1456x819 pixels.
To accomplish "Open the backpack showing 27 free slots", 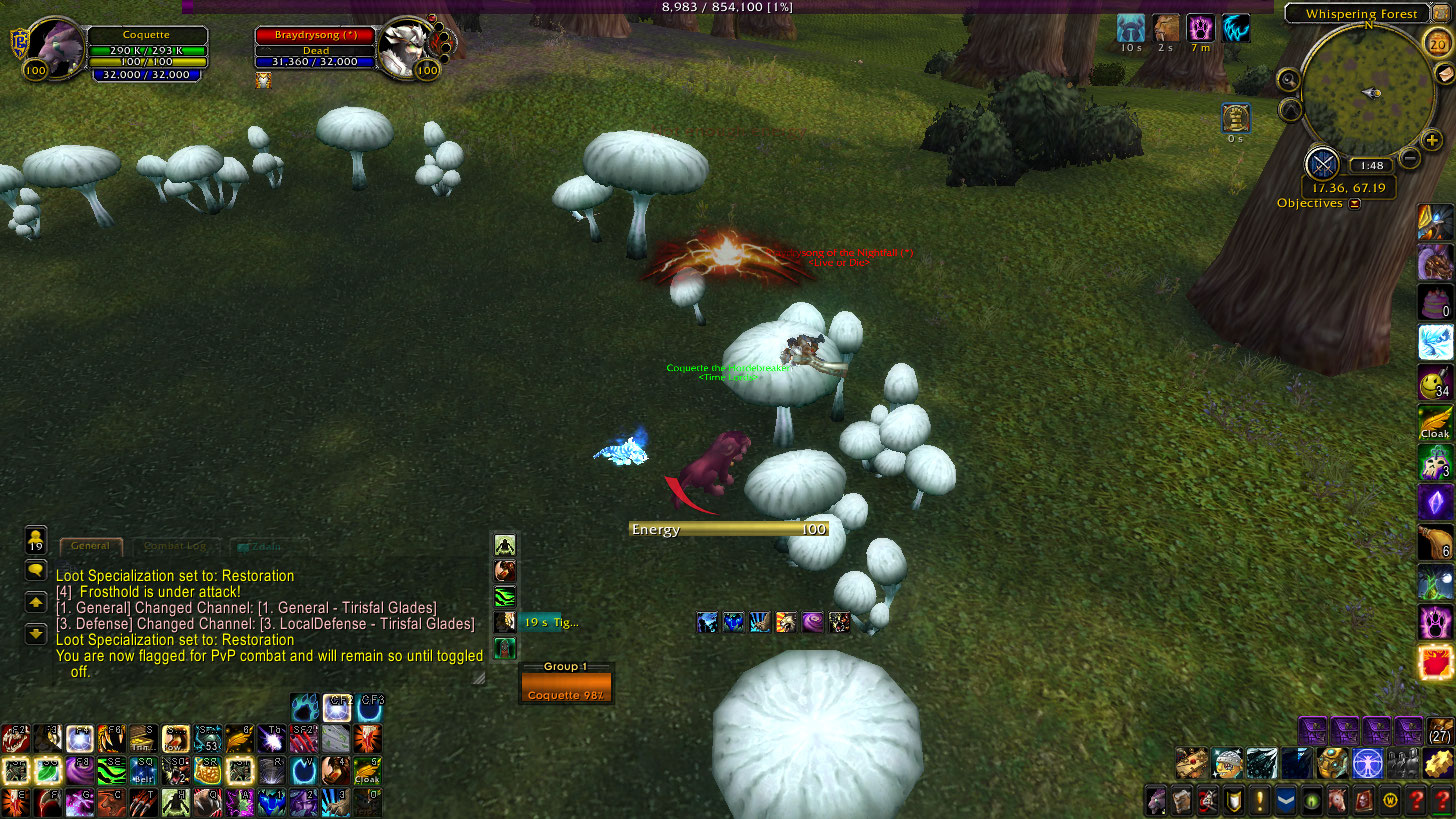I will [1439, 732].
